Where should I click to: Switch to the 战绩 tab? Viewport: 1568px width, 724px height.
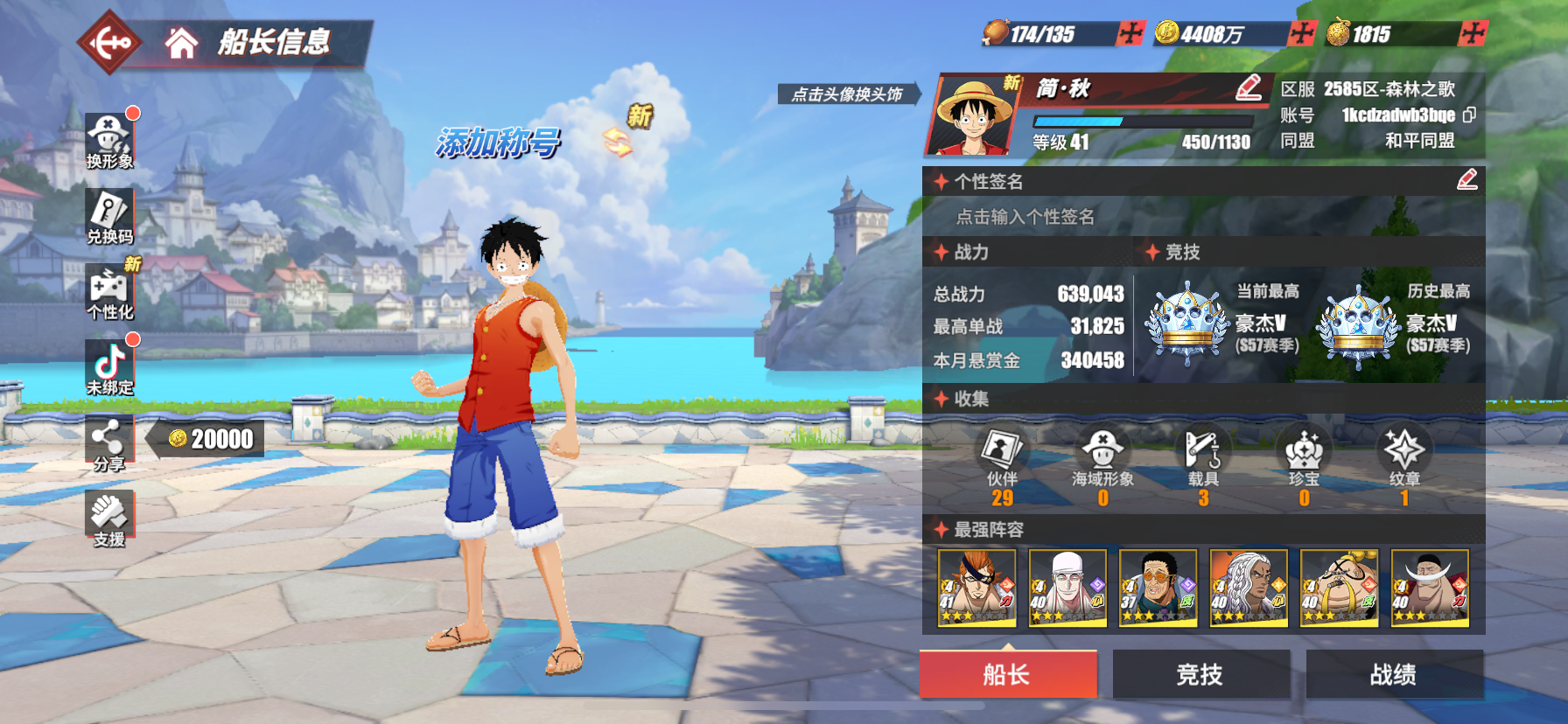[x=1394, y=674]
